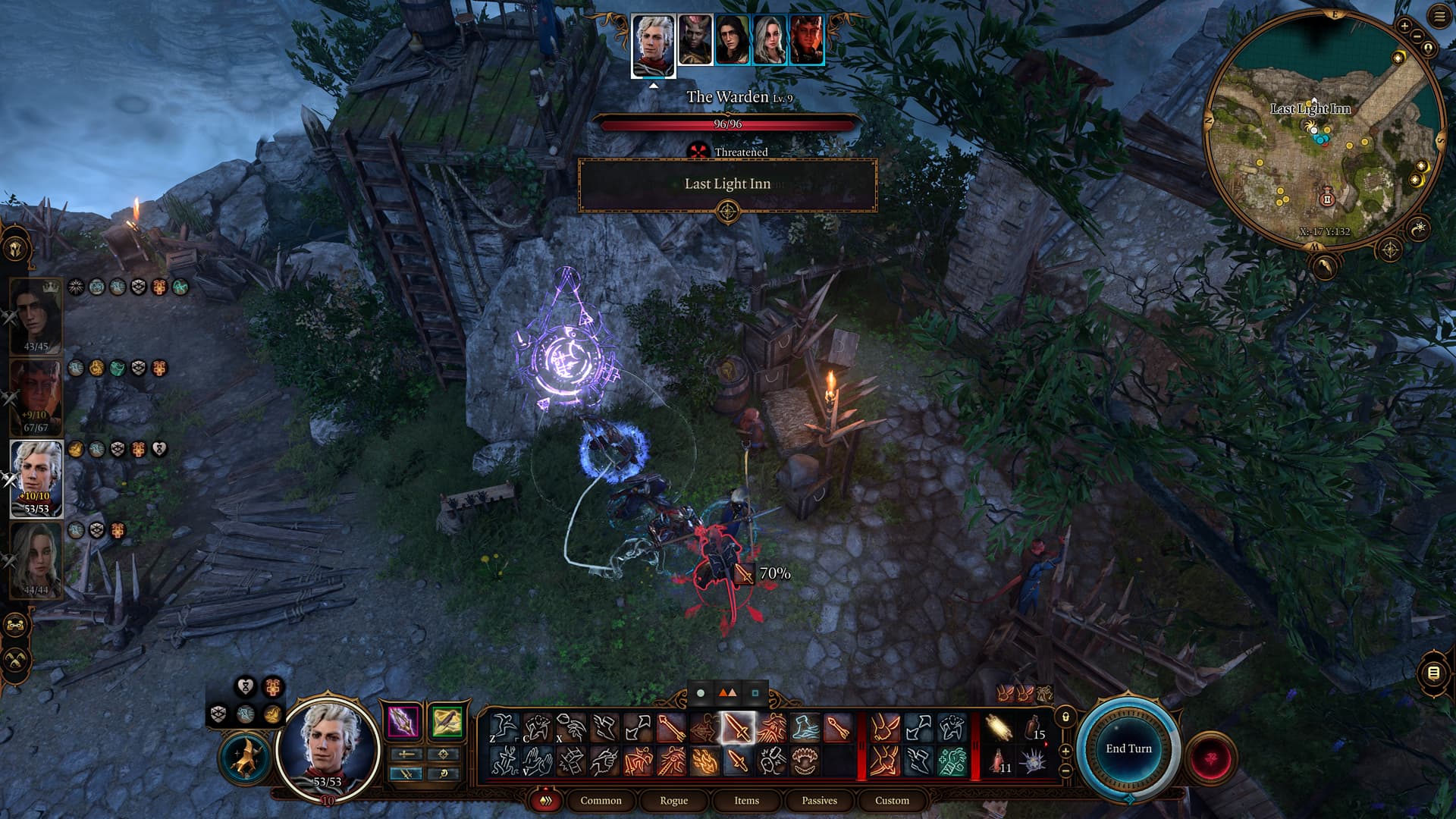Select the Custom hotbar tab

point(892,800)
